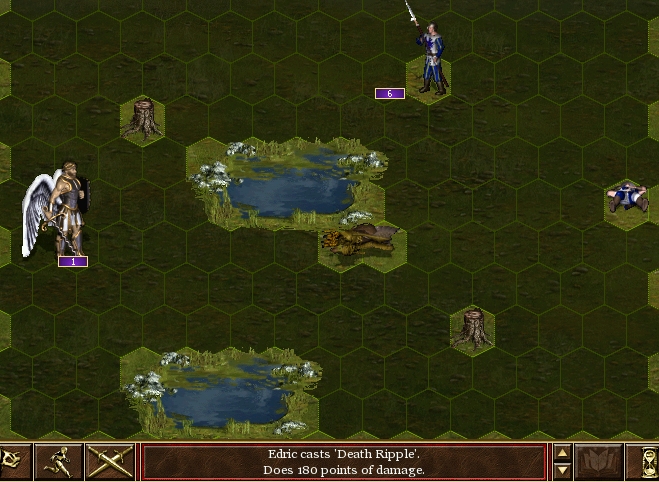The height and width of the screenshot is (482, 659).
Task: Select the winged angel unit stack
Action: pyautogui.click(x=62, y=210)
